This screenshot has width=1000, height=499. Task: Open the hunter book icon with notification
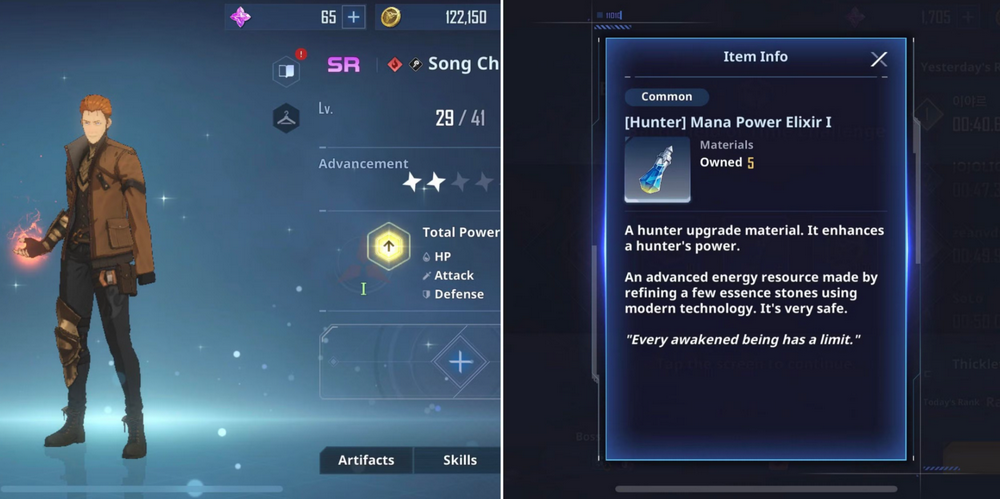pyautogui.click(x=286, y=70)
